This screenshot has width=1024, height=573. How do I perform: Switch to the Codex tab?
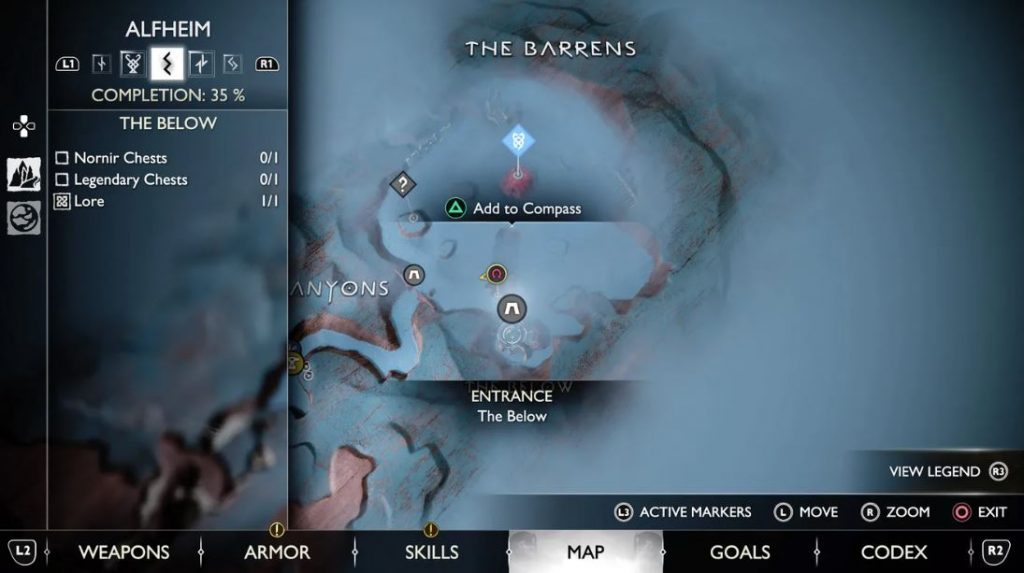pyautogui.click(x=893, y=552)
